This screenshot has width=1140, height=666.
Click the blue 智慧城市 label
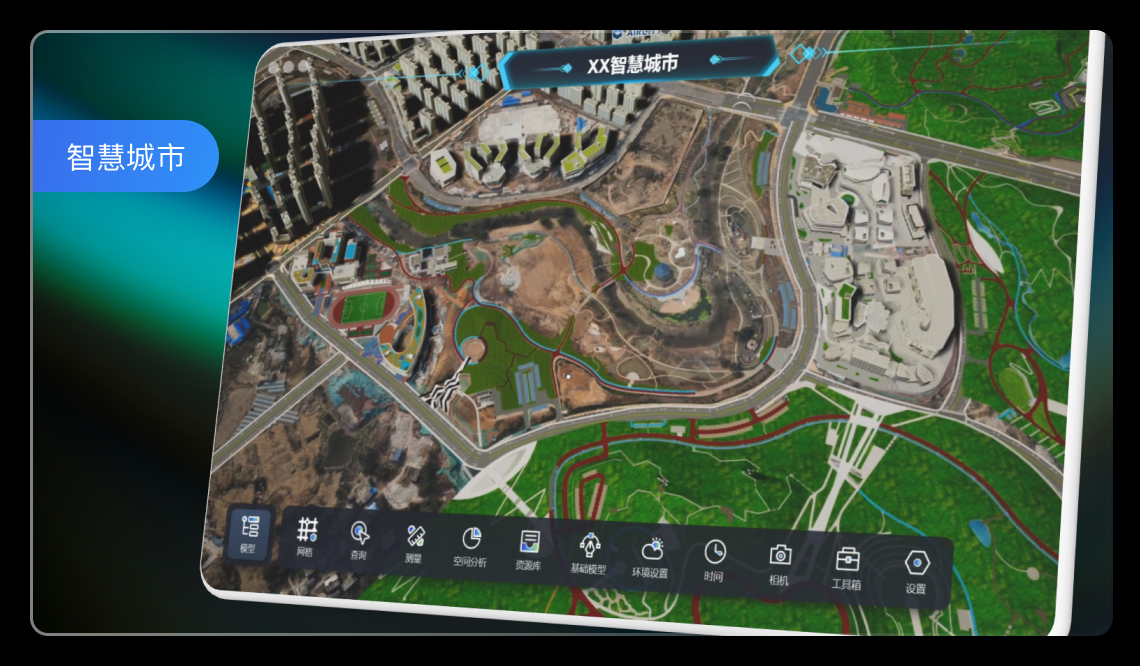click(x=126, y=157)
